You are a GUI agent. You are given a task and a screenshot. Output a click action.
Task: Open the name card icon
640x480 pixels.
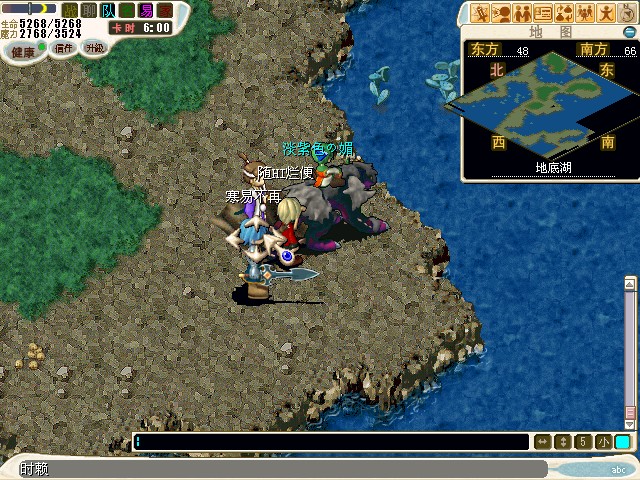click(543, 13)
